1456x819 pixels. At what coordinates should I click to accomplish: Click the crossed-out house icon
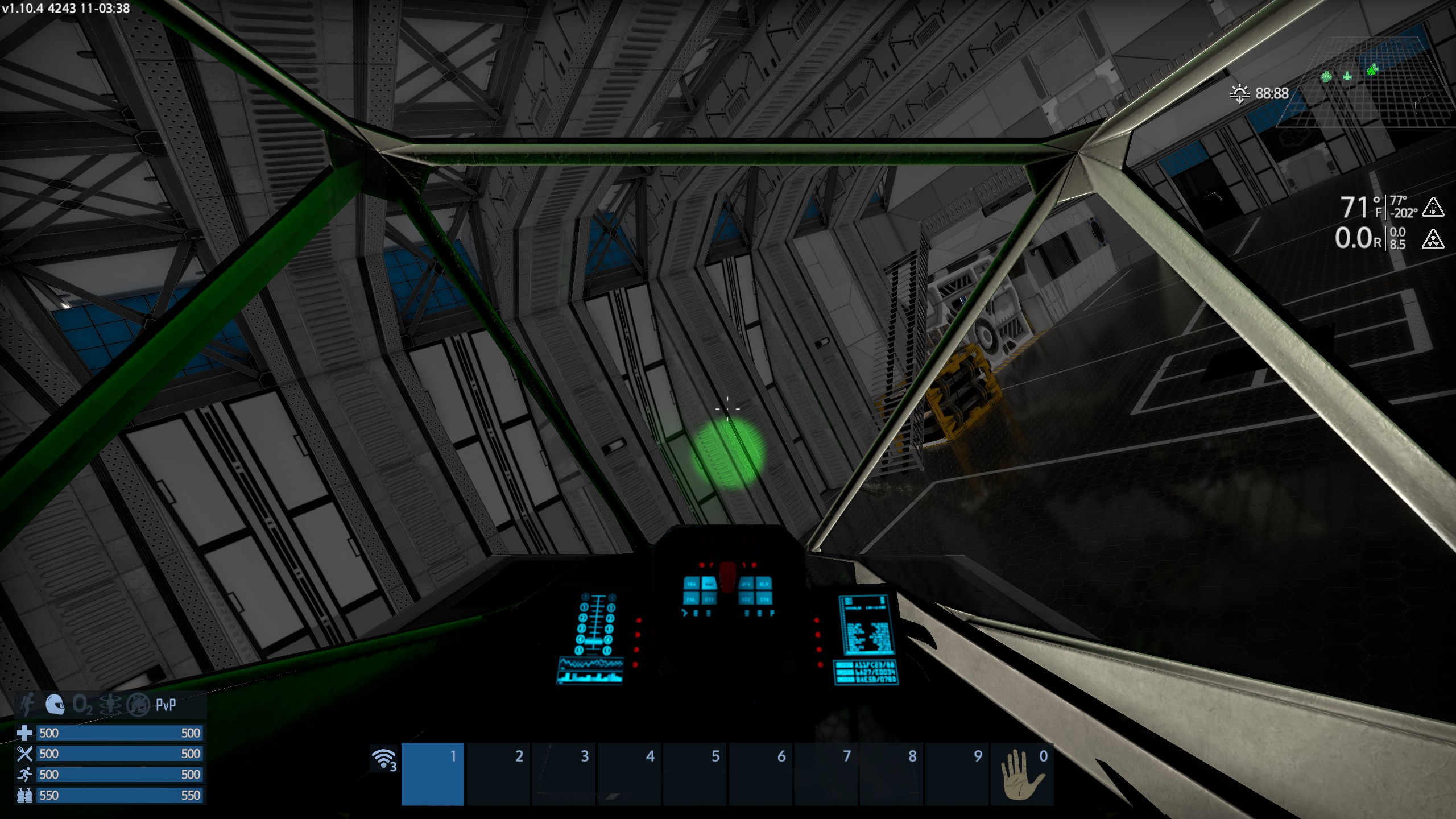138,705
